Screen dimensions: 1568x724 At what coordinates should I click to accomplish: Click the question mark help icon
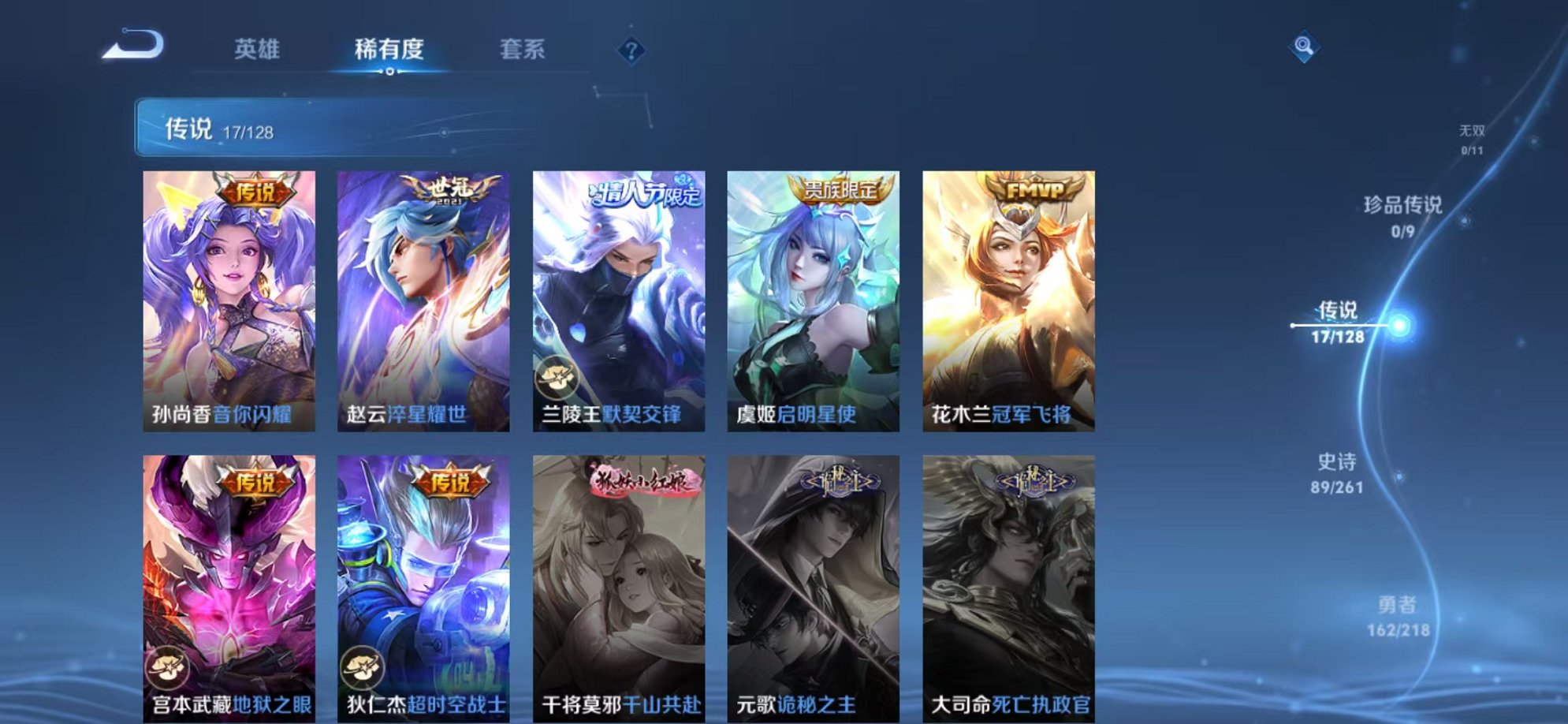630,50
